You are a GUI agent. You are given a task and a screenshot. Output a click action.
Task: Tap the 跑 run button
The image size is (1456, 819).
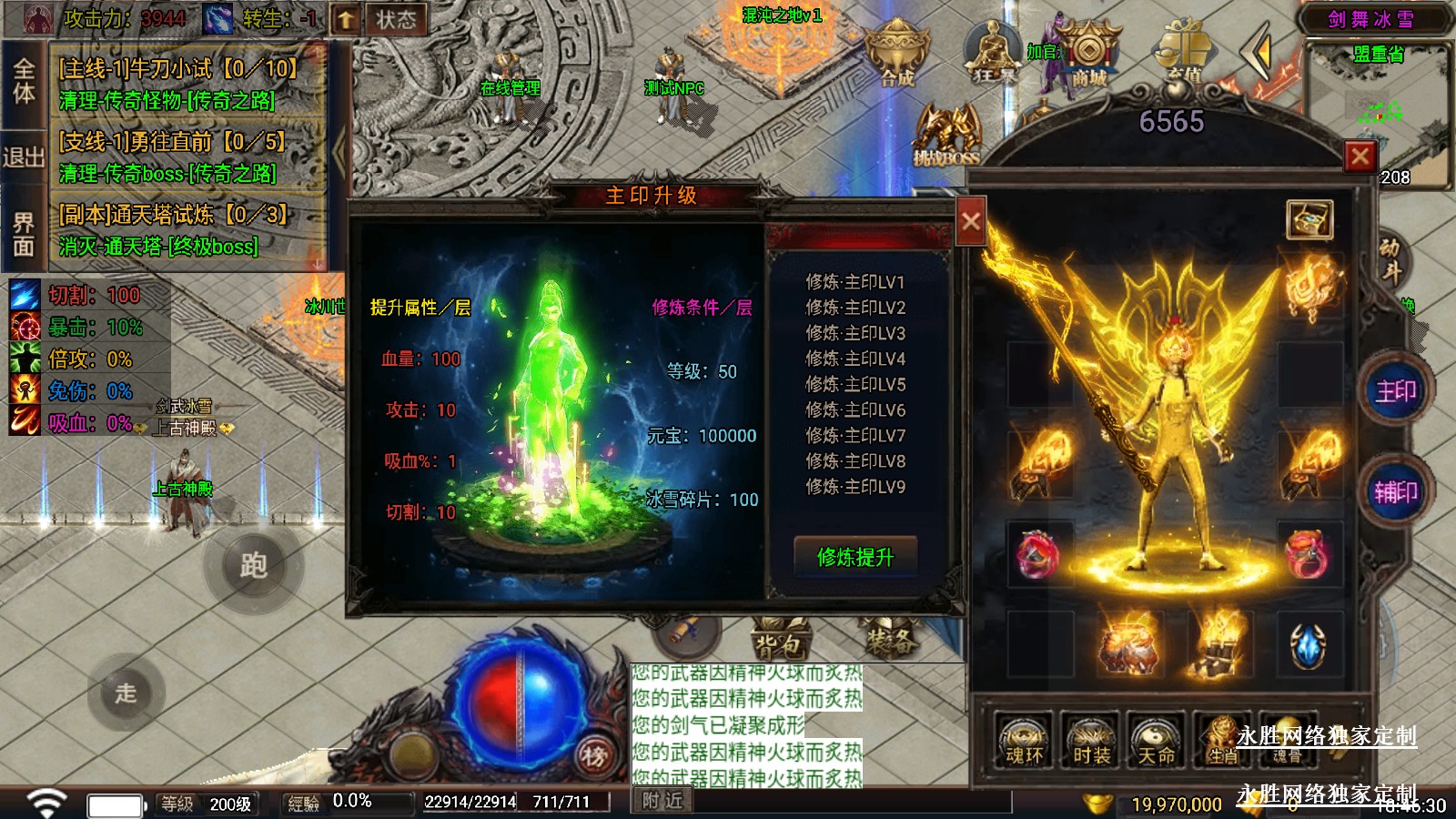coord(253,565)
